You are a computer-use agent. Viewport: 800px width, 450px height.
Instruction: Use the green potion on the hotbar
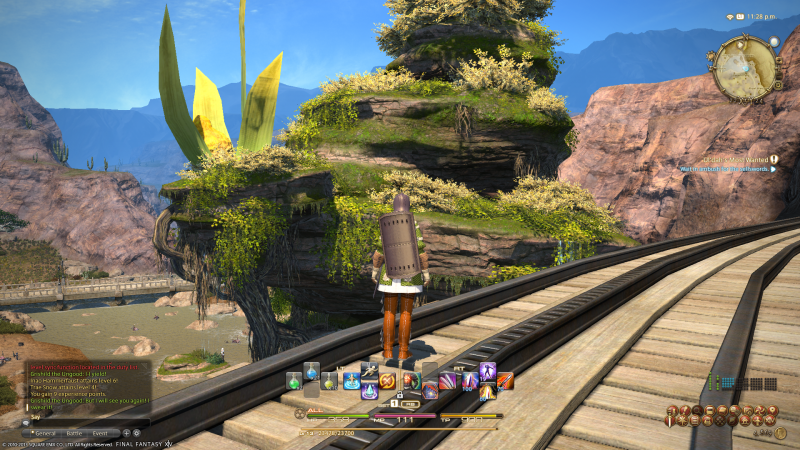coord(294,381)
